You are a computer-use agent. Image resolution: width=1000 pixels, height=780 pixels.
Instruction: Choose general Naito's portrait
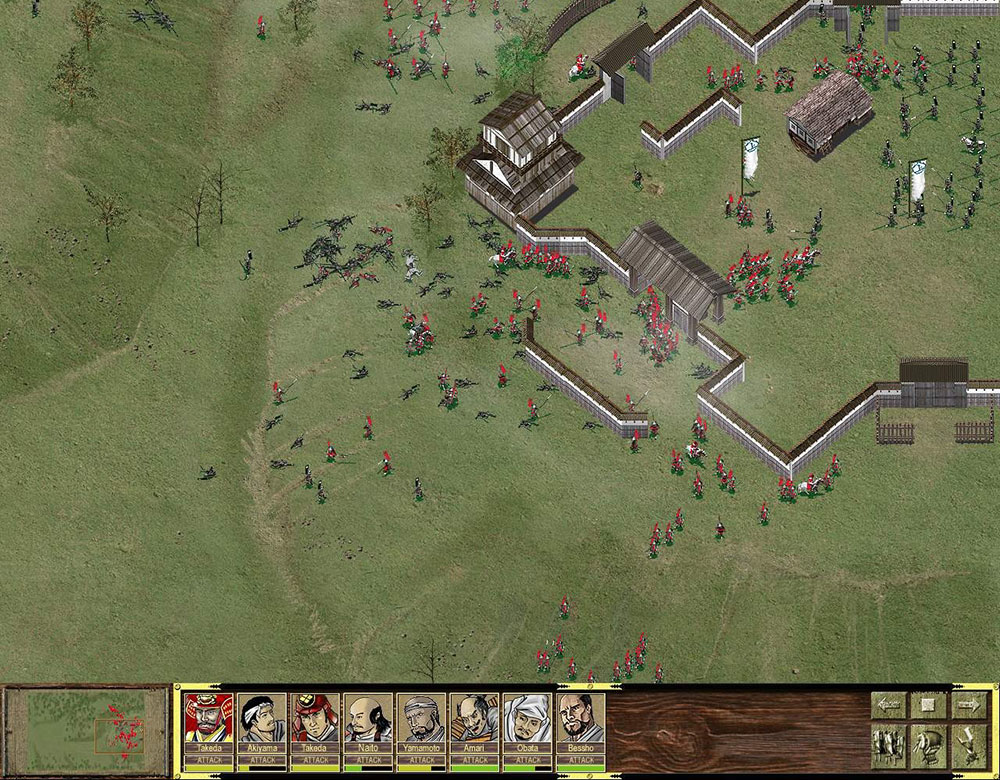368,720
